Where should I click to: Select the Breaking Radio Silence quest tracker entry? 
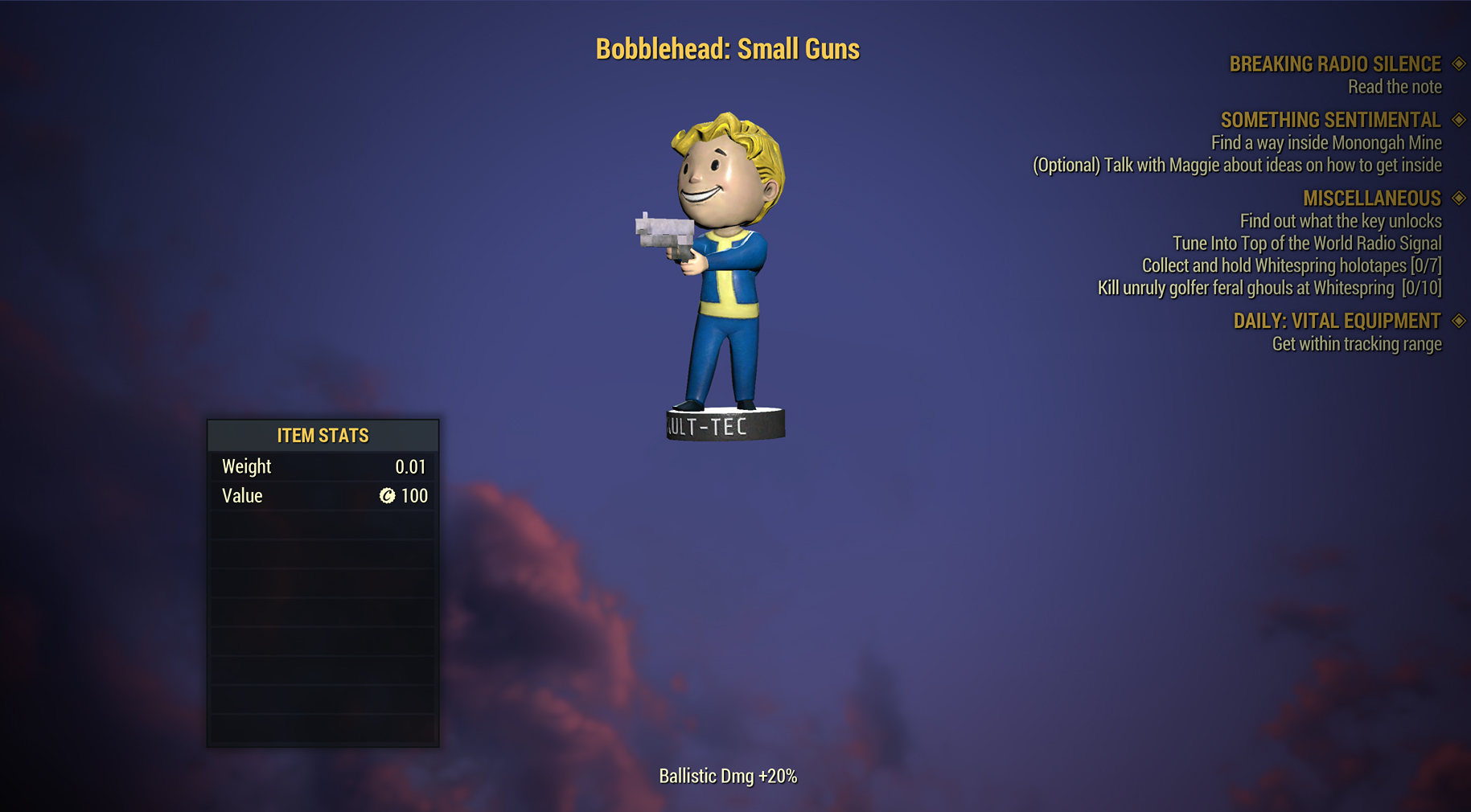coord(1334,64)
